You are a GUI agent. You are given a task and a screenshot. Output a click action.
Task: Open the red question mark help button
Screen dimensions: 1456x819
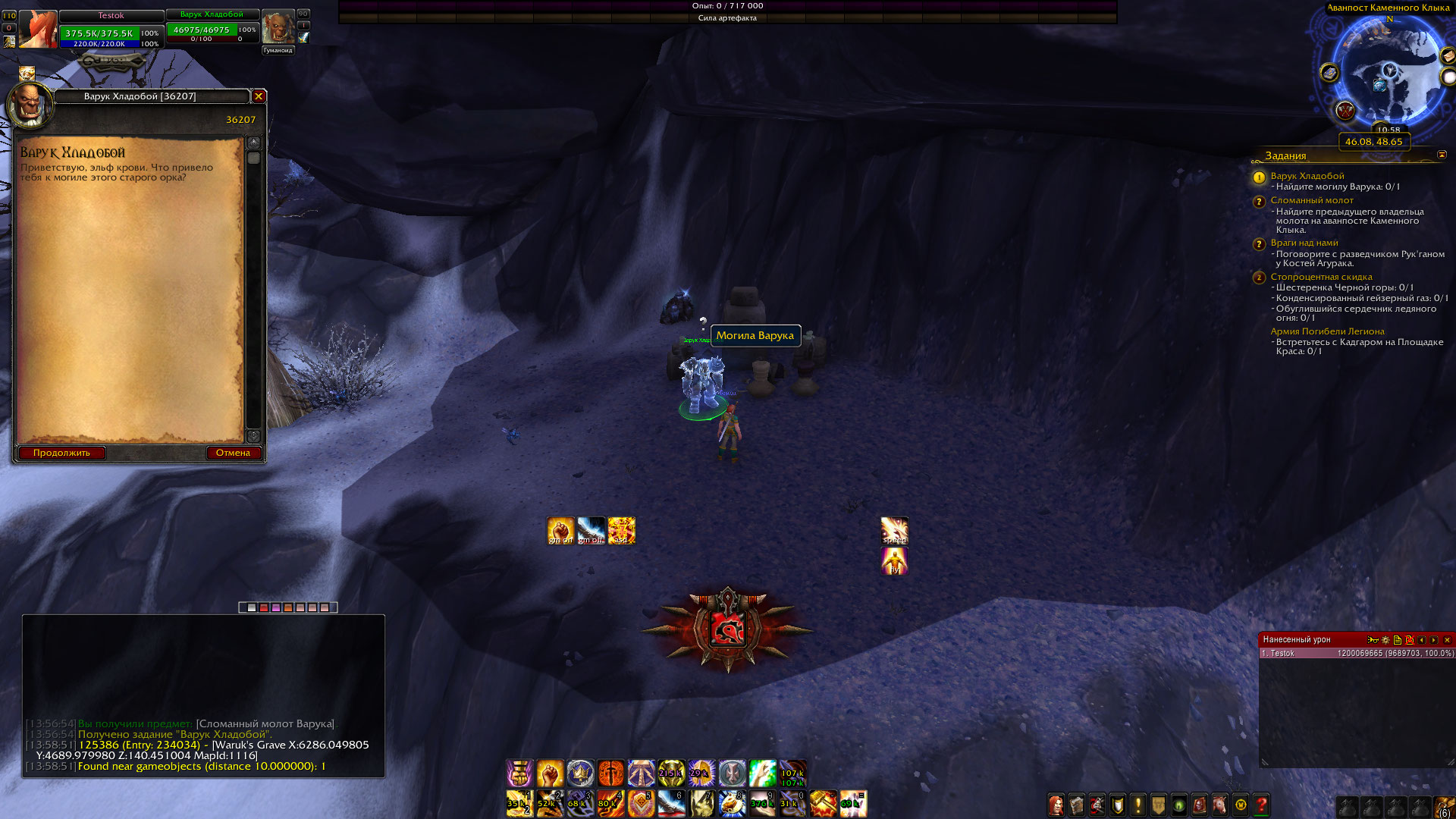[x=1261, y=805]
